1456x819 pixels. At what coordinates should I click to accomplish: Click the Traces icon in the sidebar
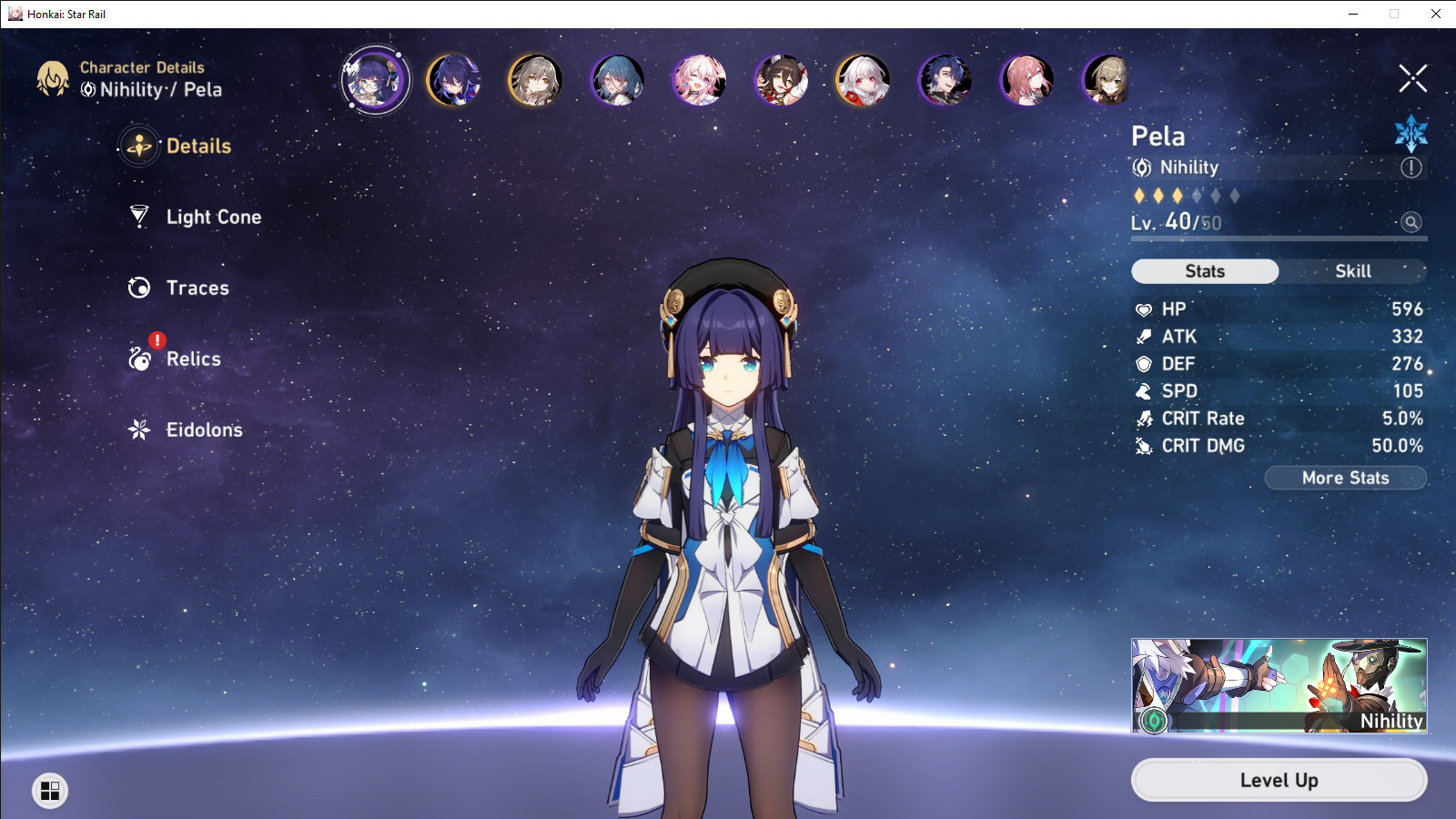coord(138,288)
